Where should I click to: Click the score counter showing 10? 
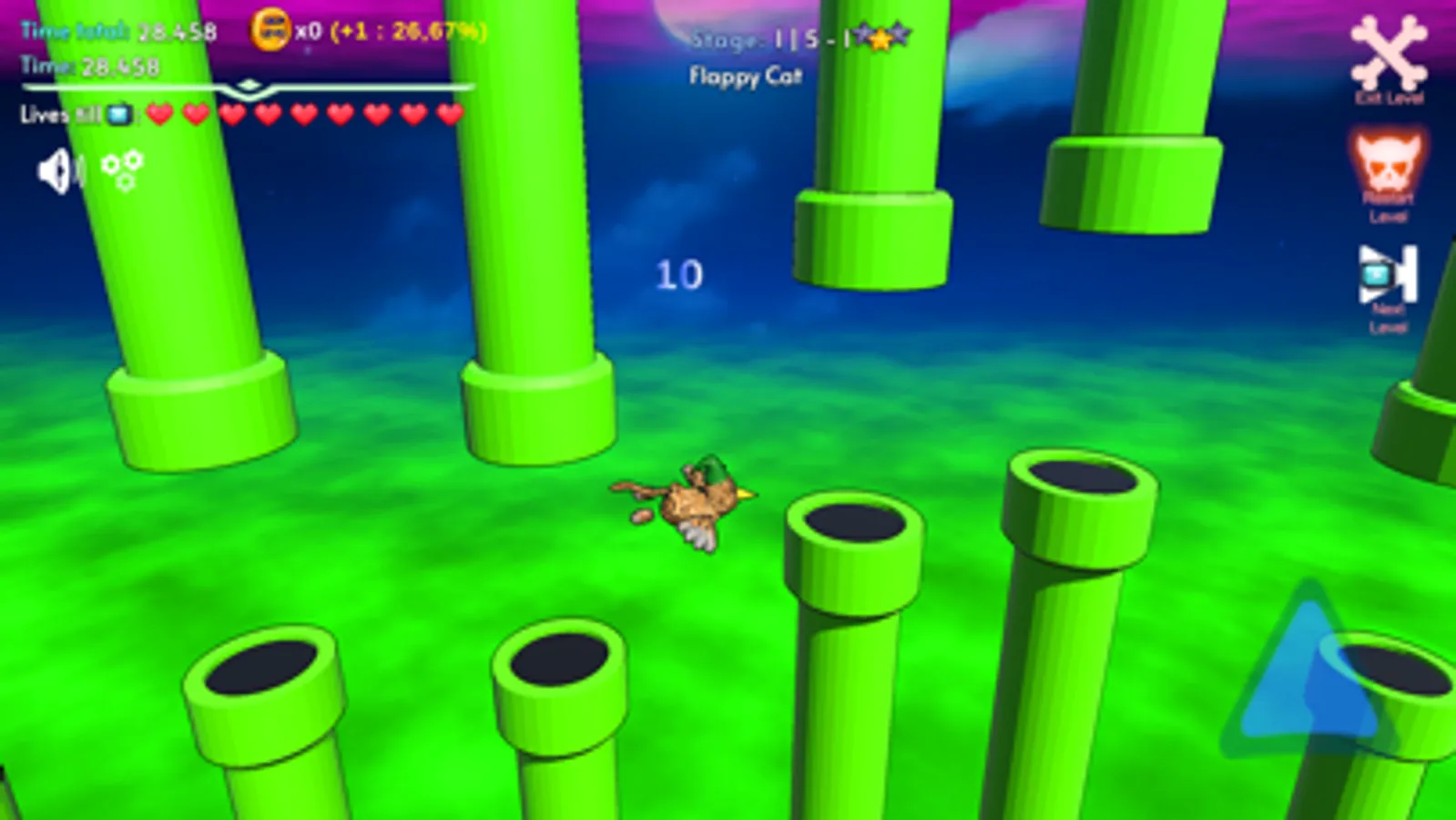point(679,273)
